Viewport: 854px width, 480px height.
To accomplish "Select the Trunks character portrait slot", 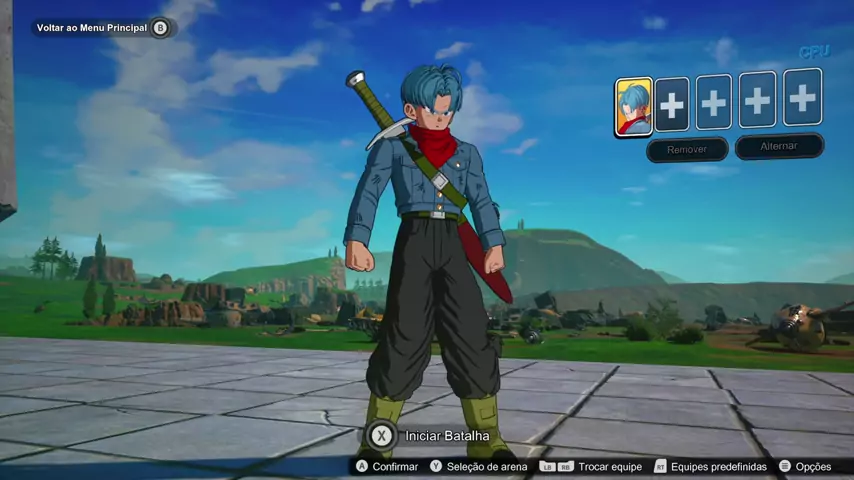I will (633, 106).
